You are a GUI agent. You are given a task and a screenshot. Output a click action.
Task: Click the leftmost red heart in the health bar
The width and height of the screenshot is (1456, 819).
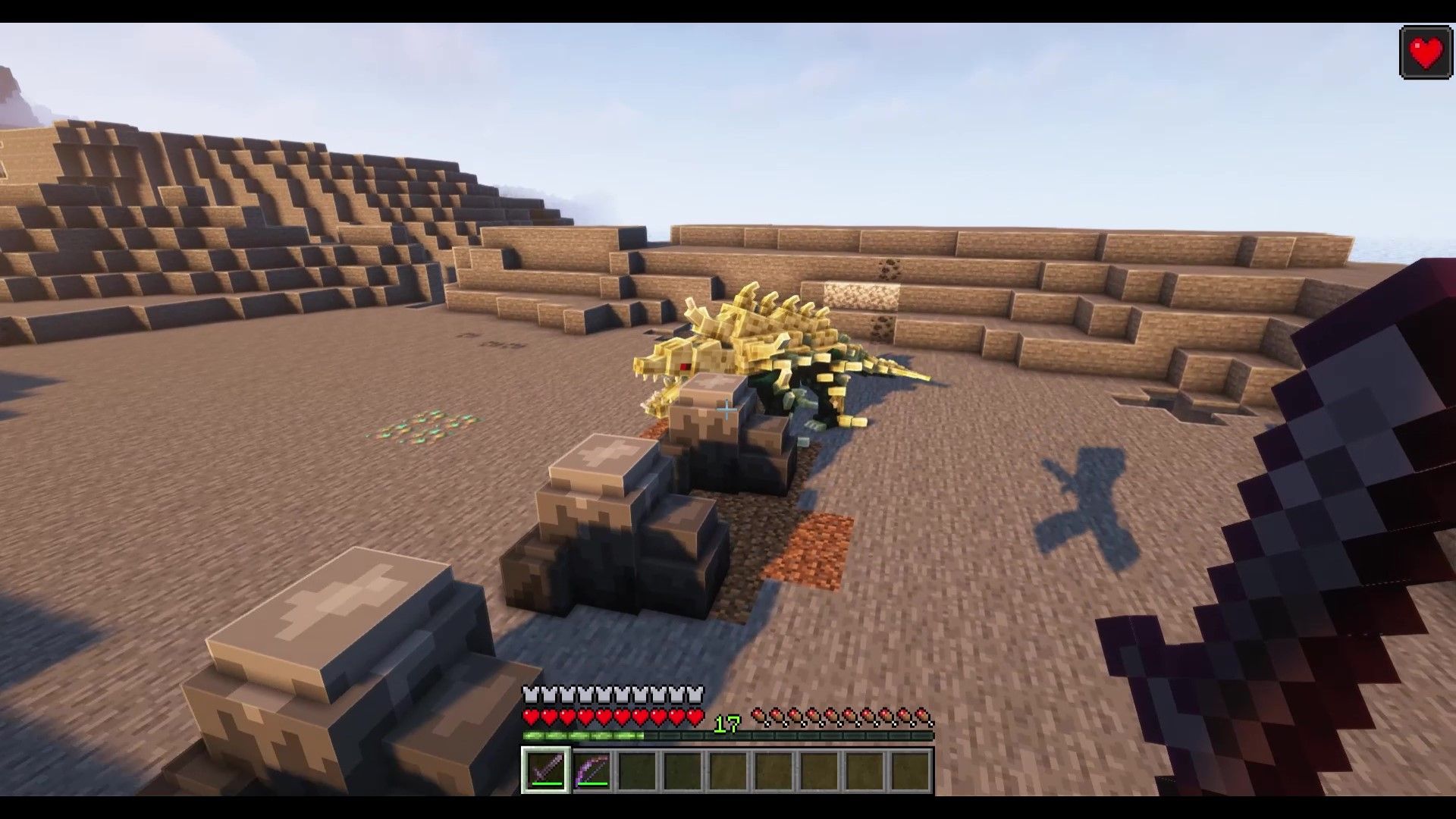click(531, 715)
